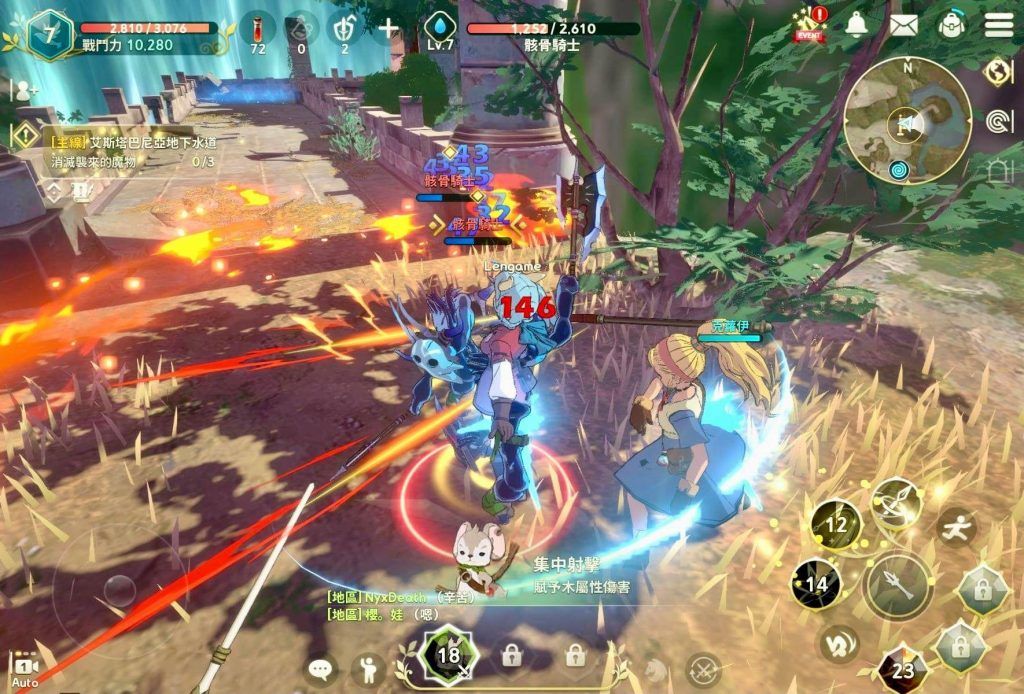Open the EVENT banner icon
Viewport: 1024px width, 694px height.
coord(810,25)
